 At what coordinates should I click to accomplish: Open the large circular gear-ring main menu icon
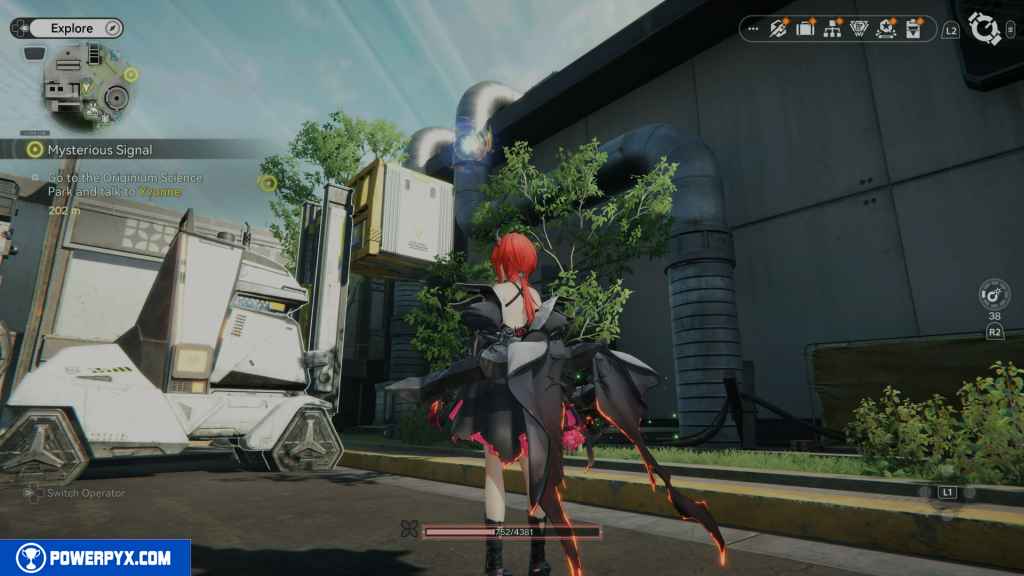coord(986,28)
